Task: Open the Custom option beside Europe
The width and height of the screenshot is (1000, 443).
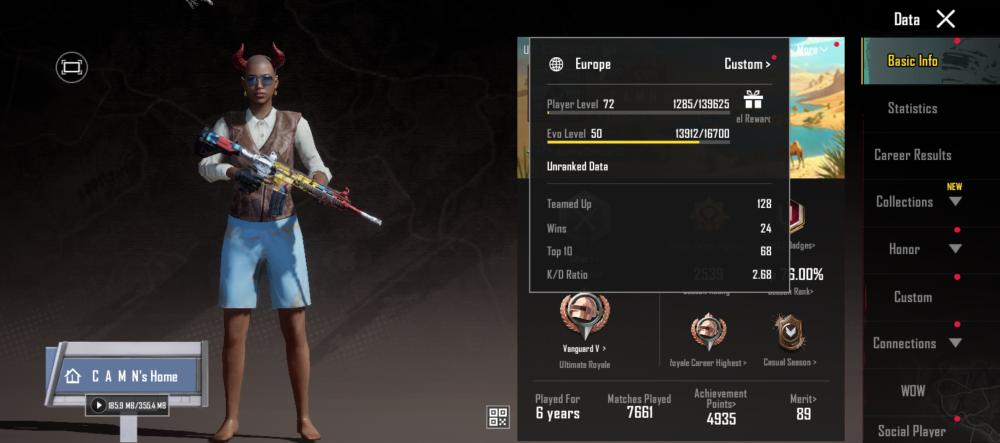Action: point(747,64)
